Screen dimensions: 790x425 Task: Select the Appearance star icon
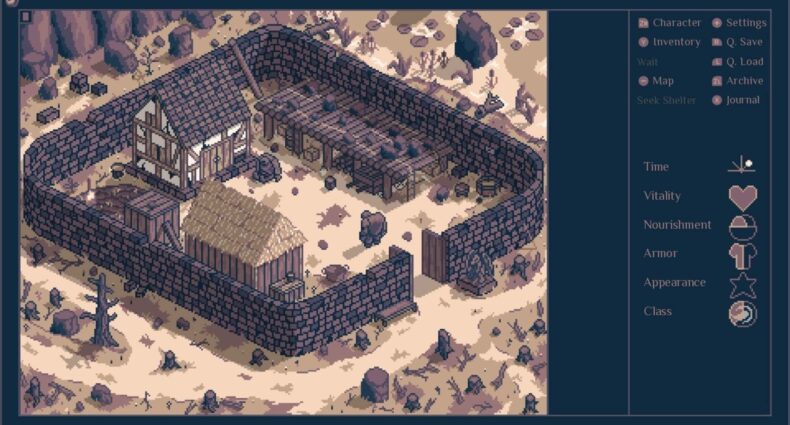pyautogui.click(x=742, y=284)
